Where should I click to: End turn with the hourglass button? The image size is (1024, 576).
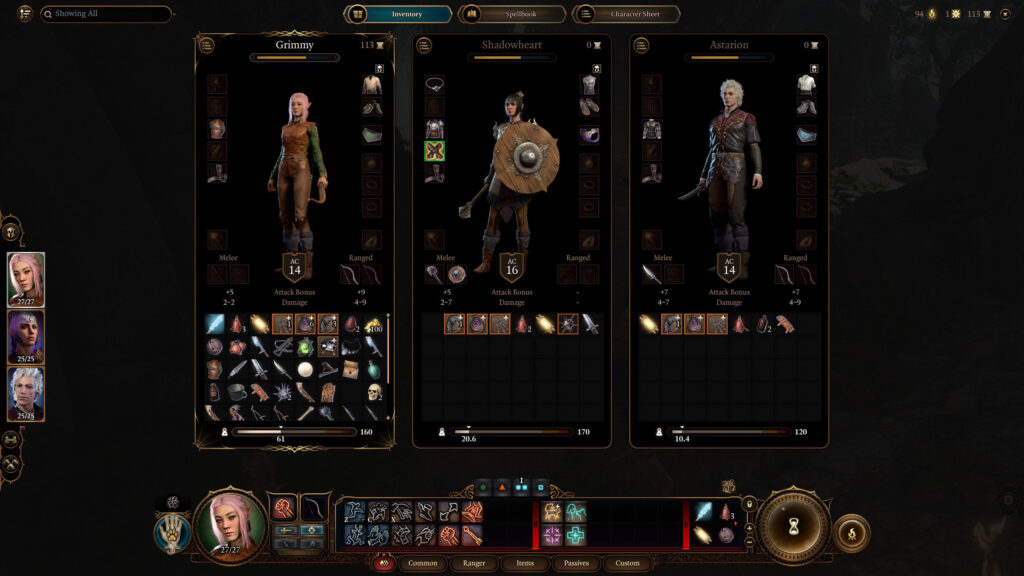click(792, 526)
